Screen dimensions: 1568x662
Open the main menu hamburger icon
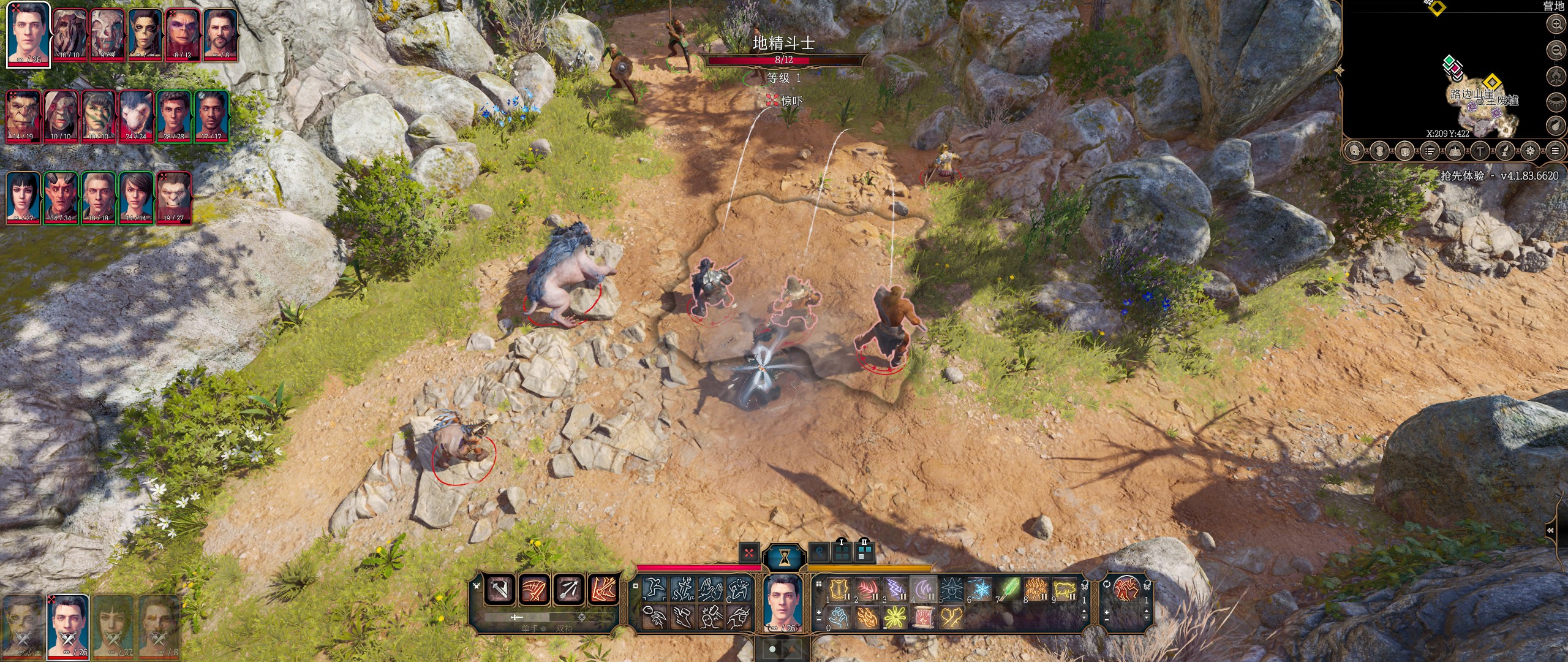point(1555,150)
